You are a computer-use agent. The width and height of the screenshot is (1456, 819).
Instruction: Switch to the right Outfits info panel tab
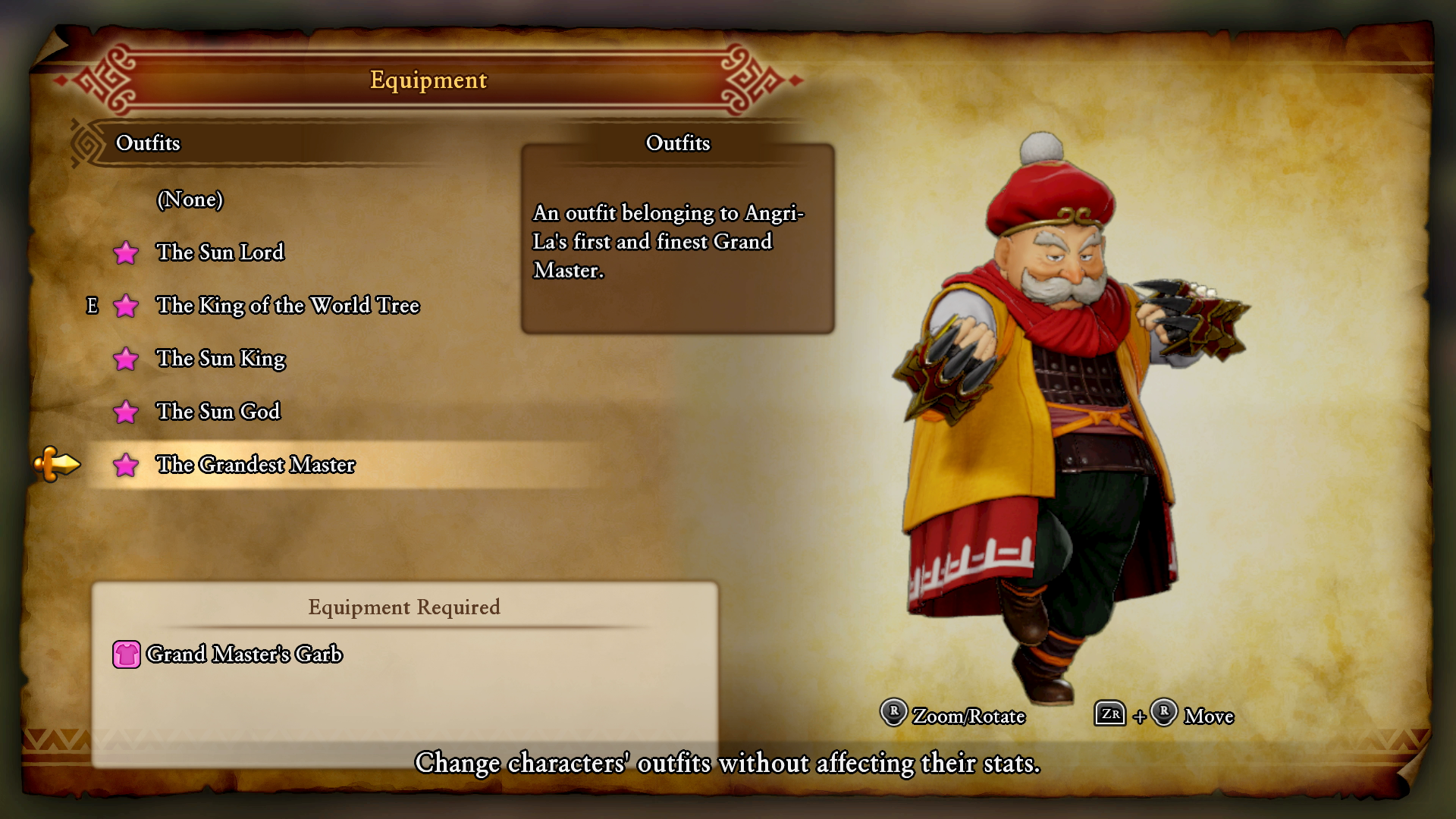677,143
